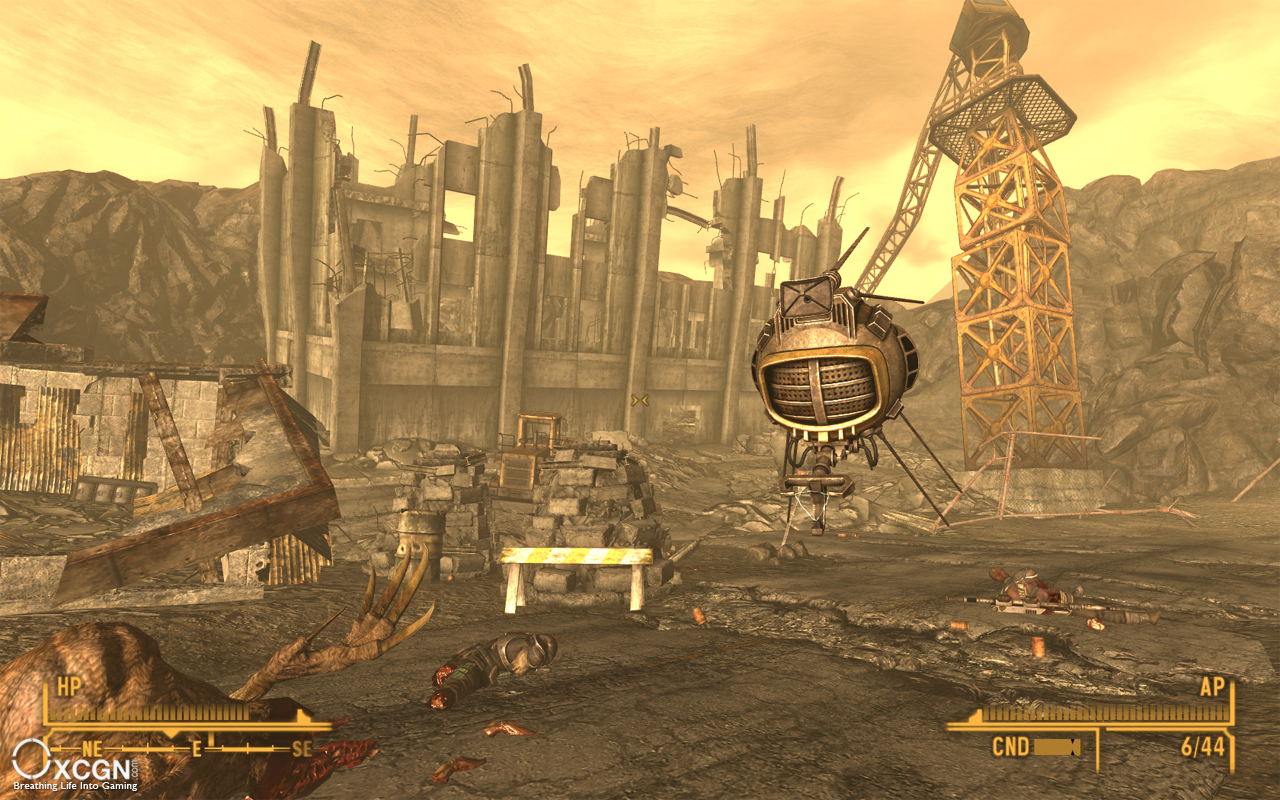
Task: Click the HP label on the health bar
Action: click(x=68, y=688)
